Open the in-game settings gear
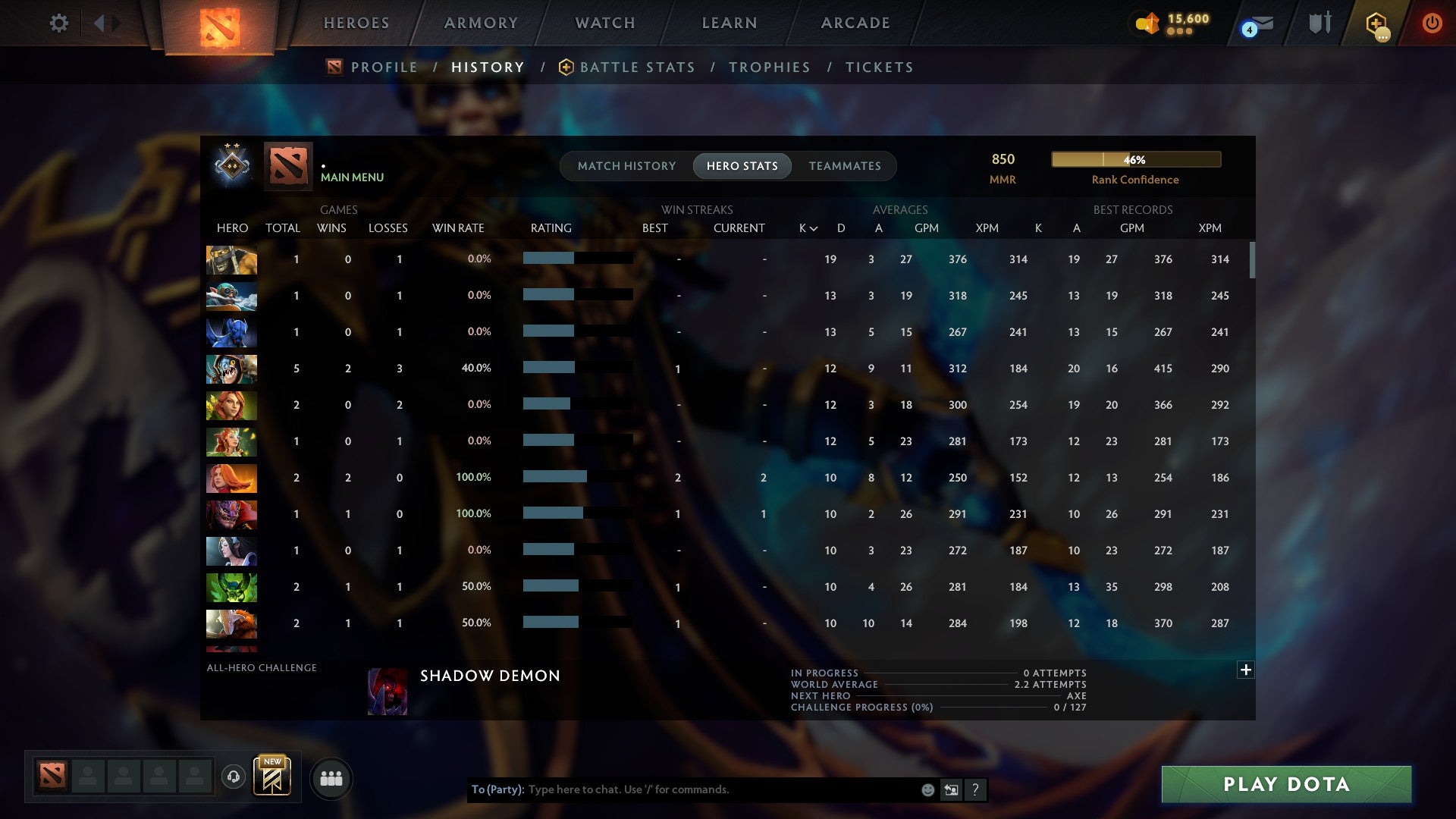This screenshot has height=819, width=1456. [x=59, y=23]
